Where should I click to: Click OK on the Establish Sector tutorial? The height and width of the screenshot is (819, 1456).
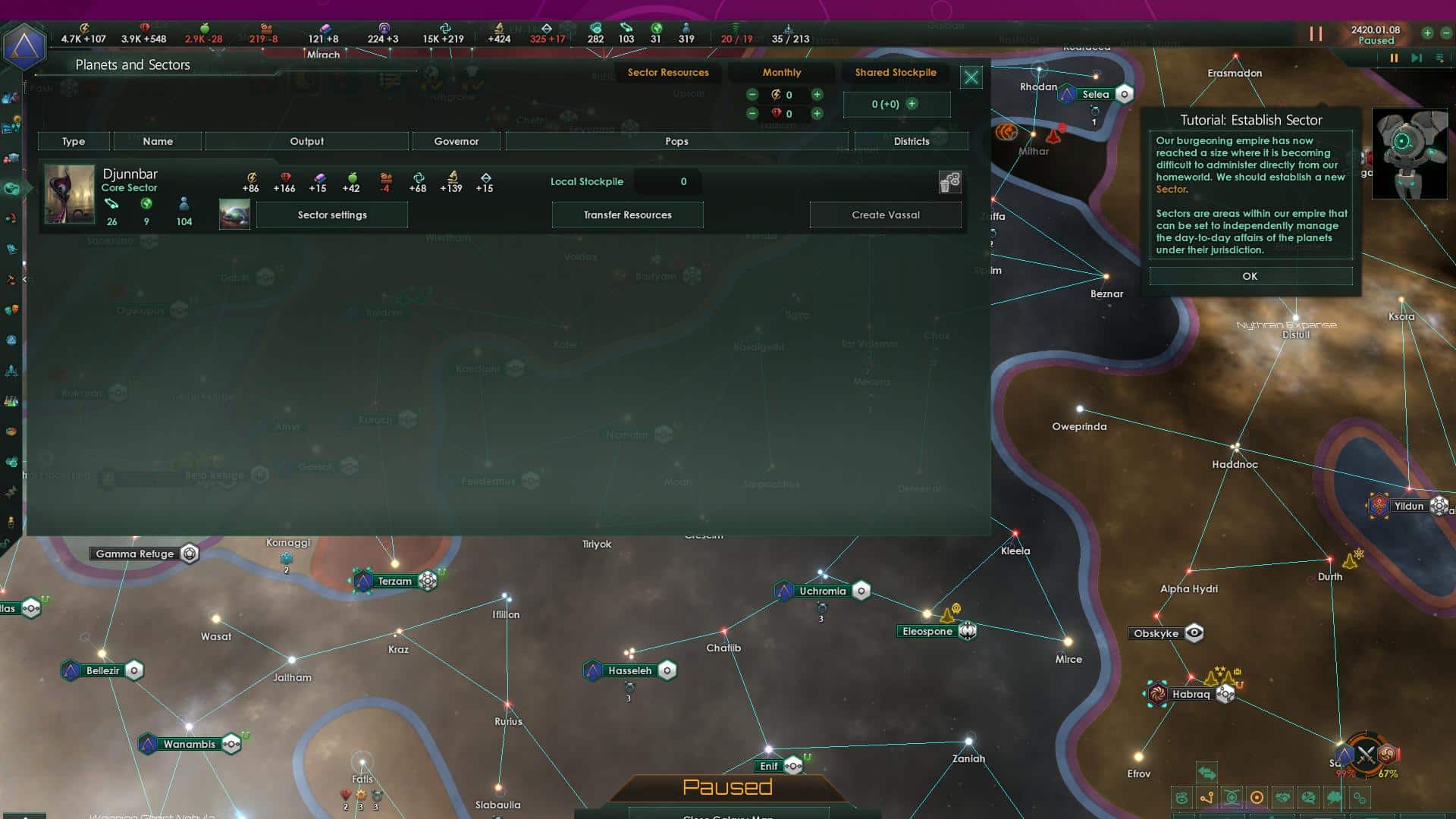tap(1250, 275)
